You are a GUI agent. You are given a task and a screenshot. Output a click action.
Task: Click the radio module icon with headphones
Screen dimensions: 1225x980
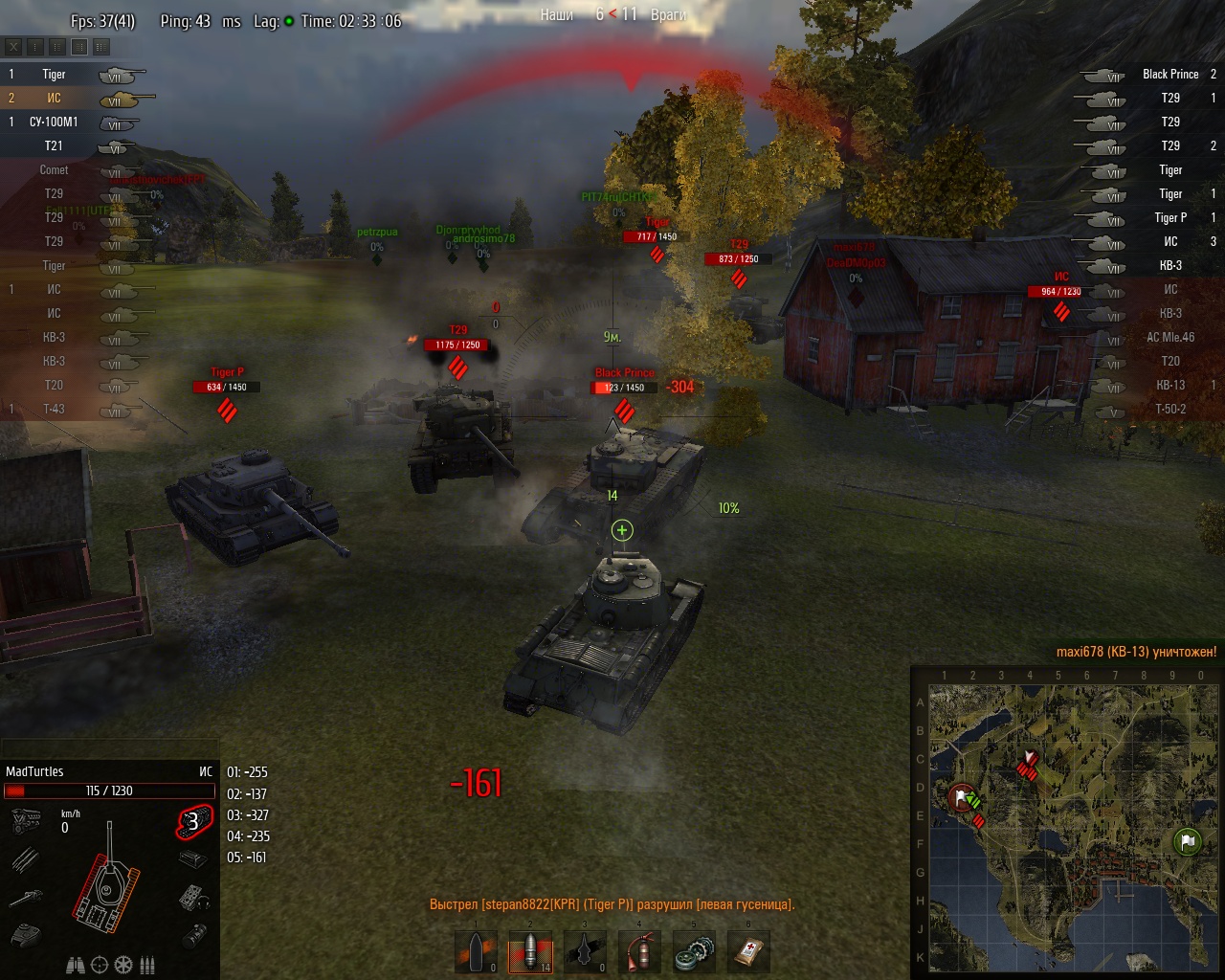click(x=193, y=897)
